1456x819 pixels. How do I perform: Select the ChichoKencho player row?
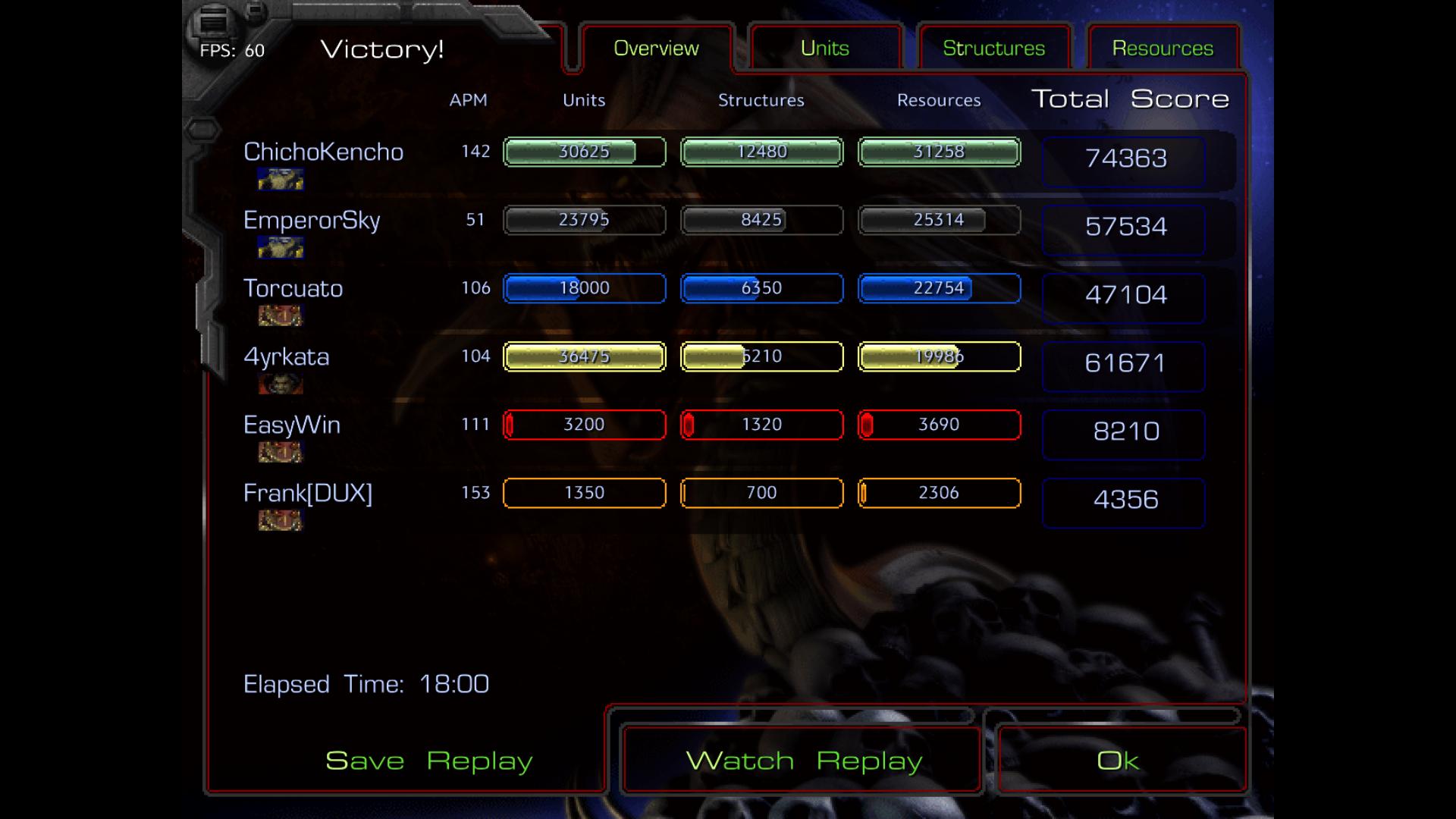(323, 152)
